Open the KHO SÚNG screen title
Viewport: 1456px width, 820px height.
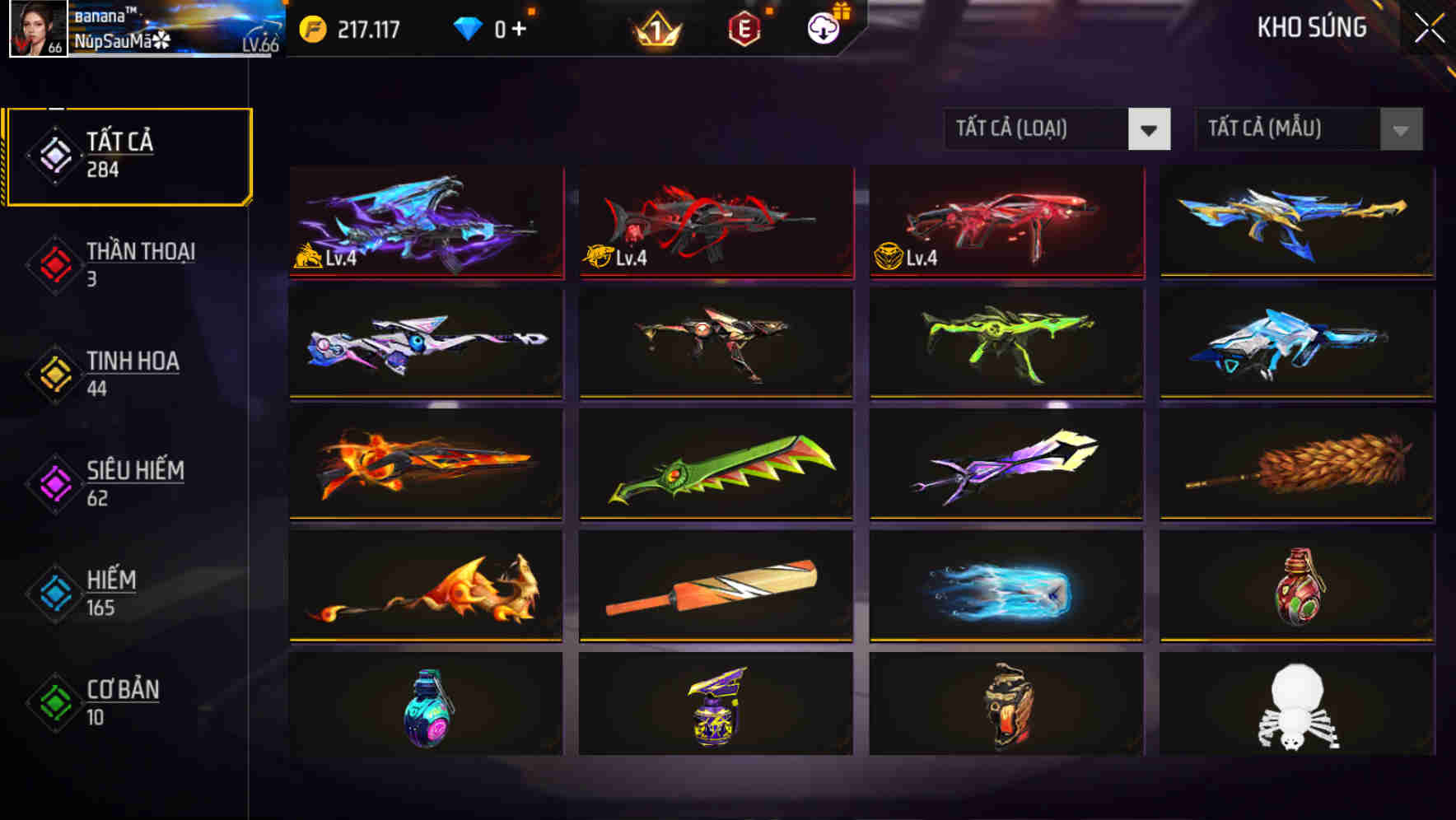pyautogui.click(x=1313, y=28)
